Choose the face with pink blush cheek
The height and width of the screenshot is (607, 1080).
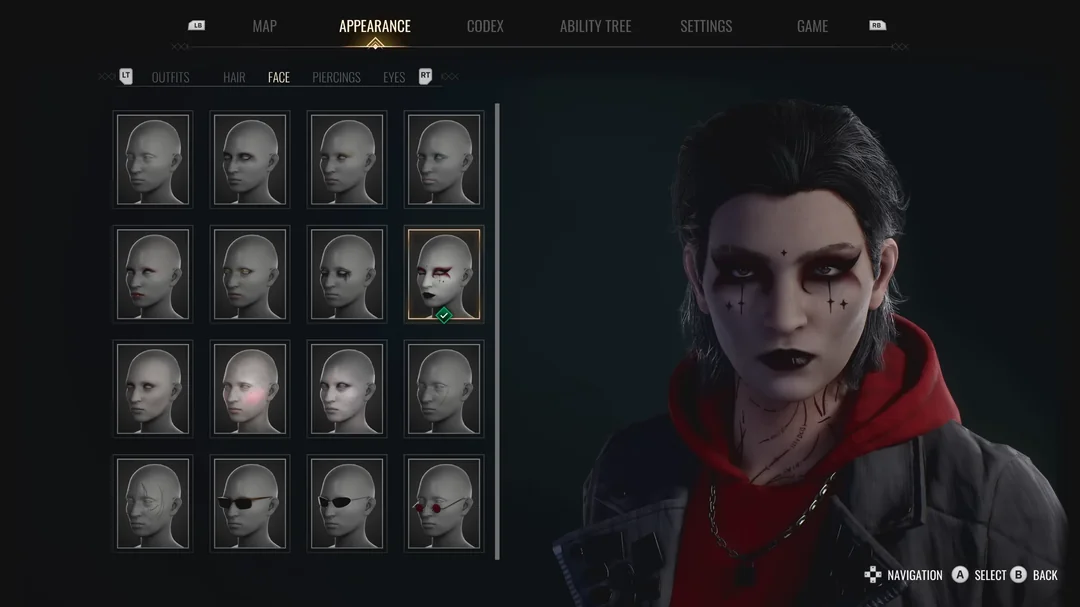click(250, 389)
